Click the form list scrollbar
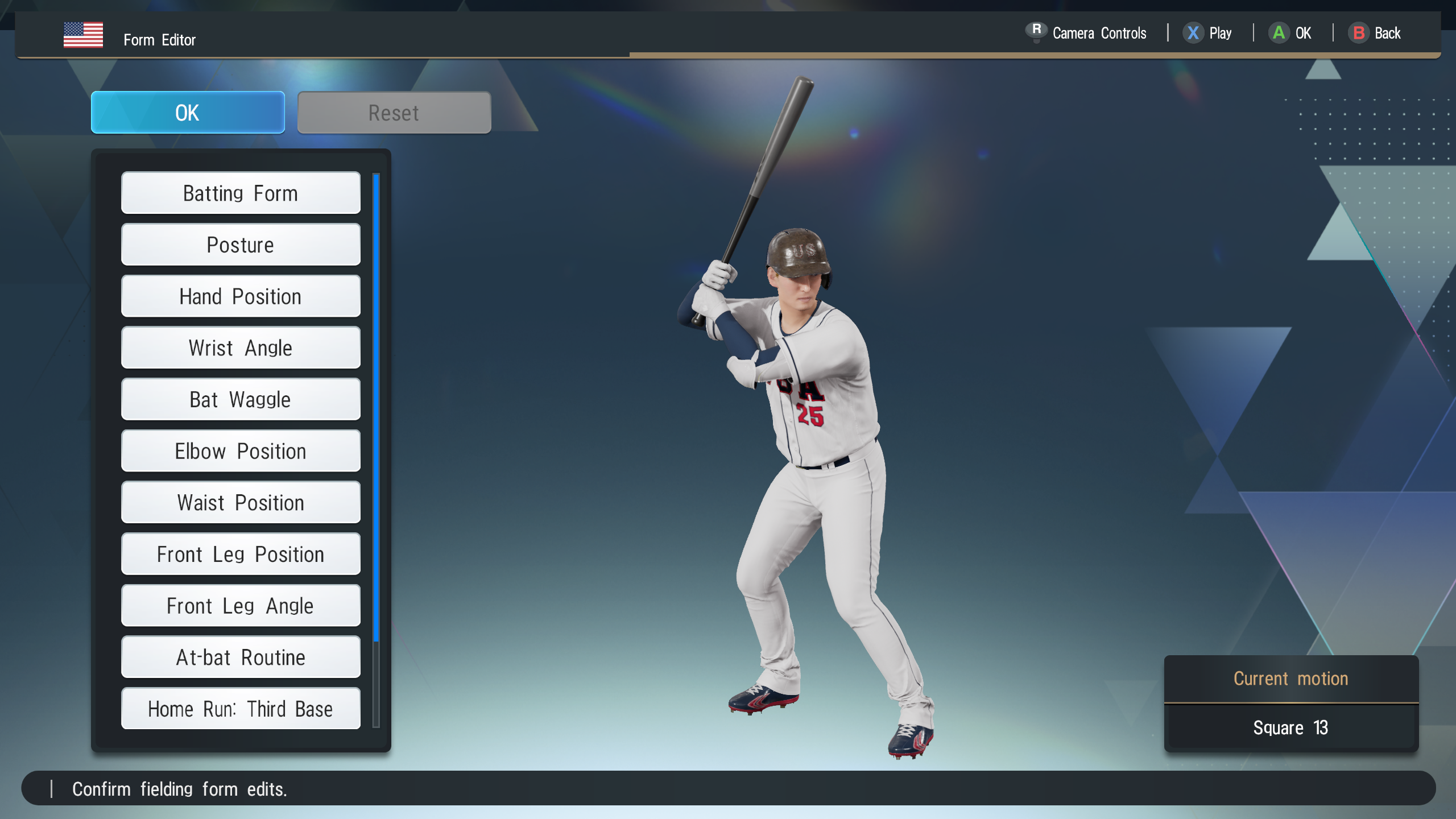 pos(376,407)
